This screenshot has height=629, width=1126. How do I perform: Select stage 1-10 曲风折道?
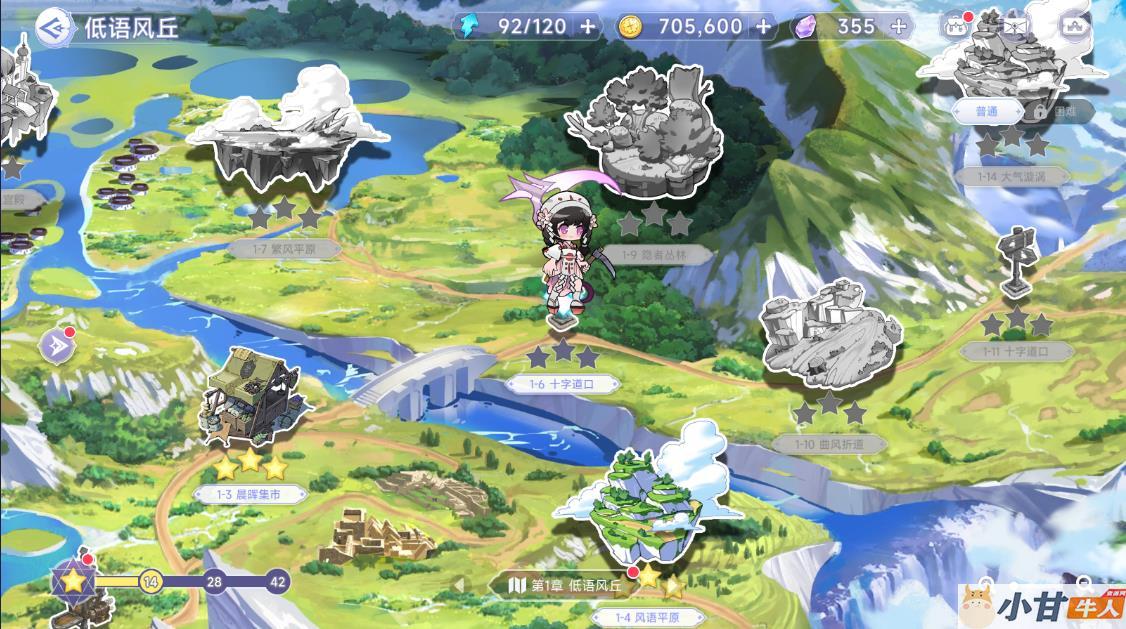pos(828,340)
